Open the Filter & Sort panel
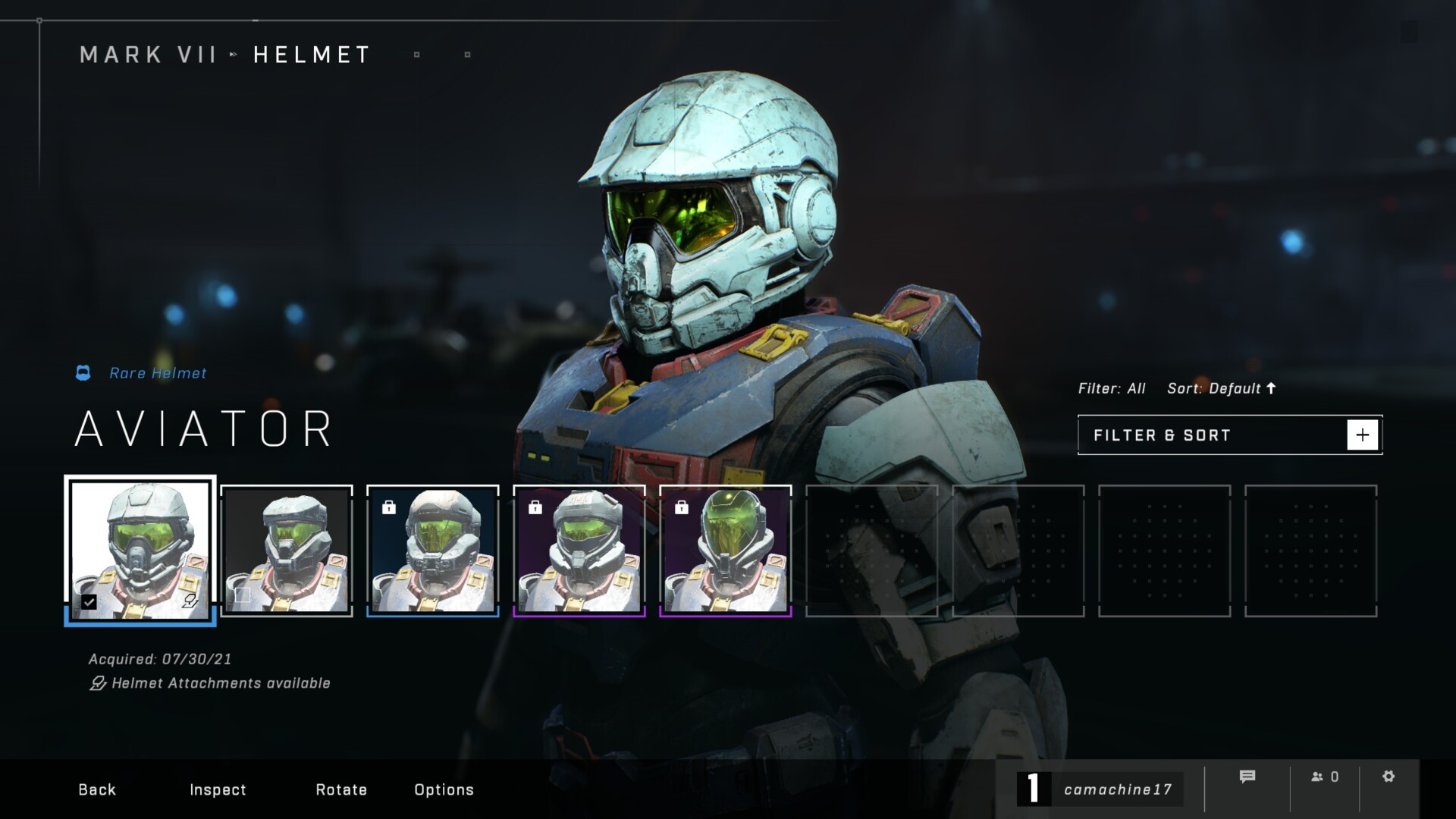The image size is (1456, 819). coord(1229,435)
